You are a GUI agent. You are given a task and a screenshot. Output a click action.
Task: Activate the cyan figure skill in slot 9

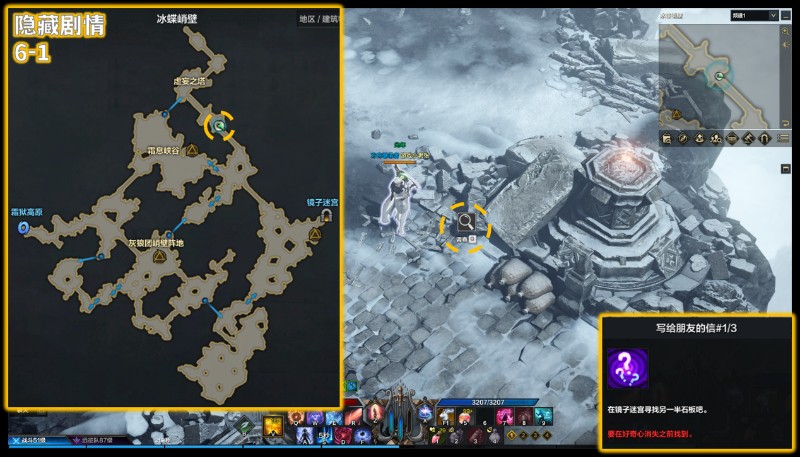[545, 418]
